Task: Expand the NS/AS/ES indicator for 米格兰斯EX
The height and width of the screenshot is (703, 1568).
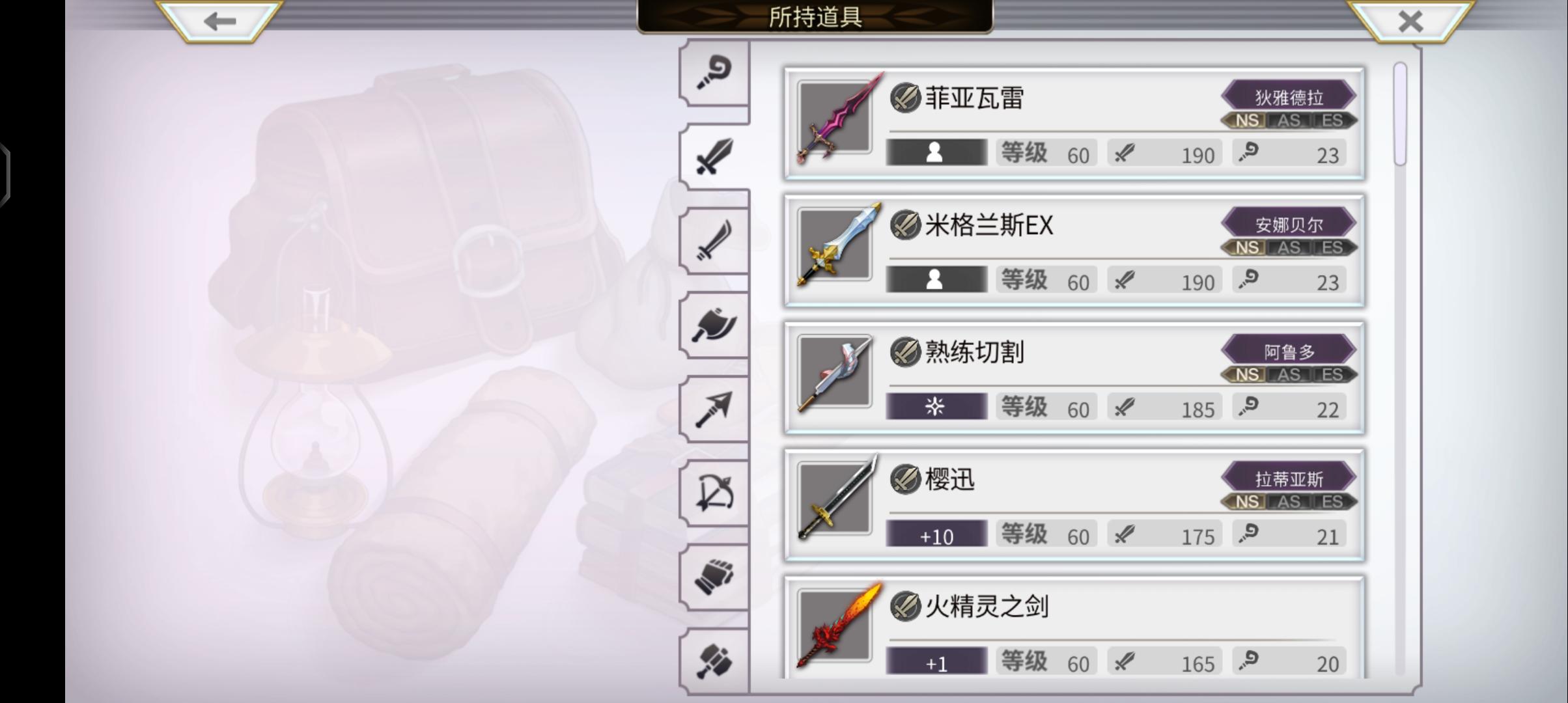Action: 1289,247
